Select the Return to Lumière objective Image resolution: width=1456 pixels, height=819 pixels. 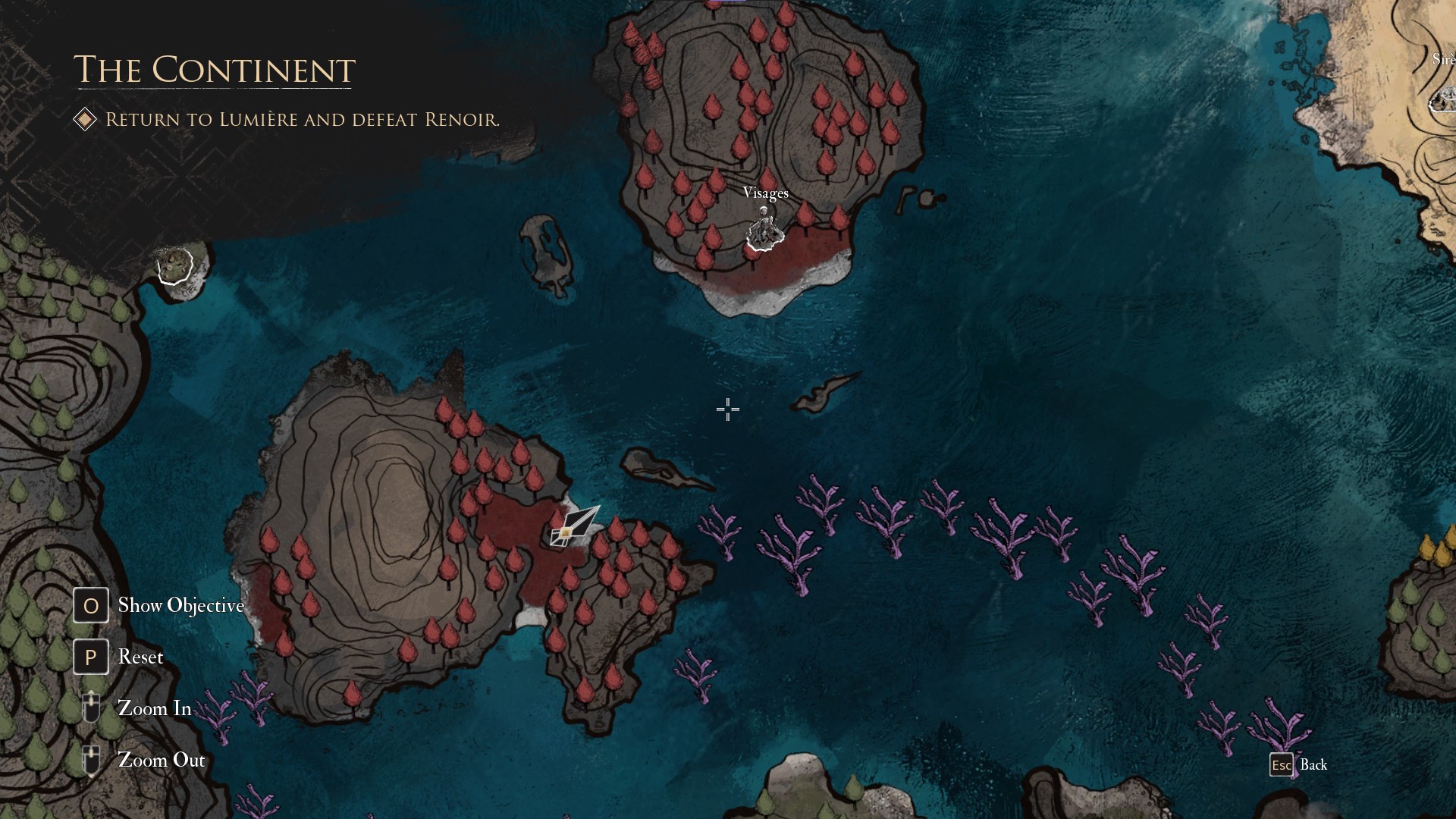point(302,120)
